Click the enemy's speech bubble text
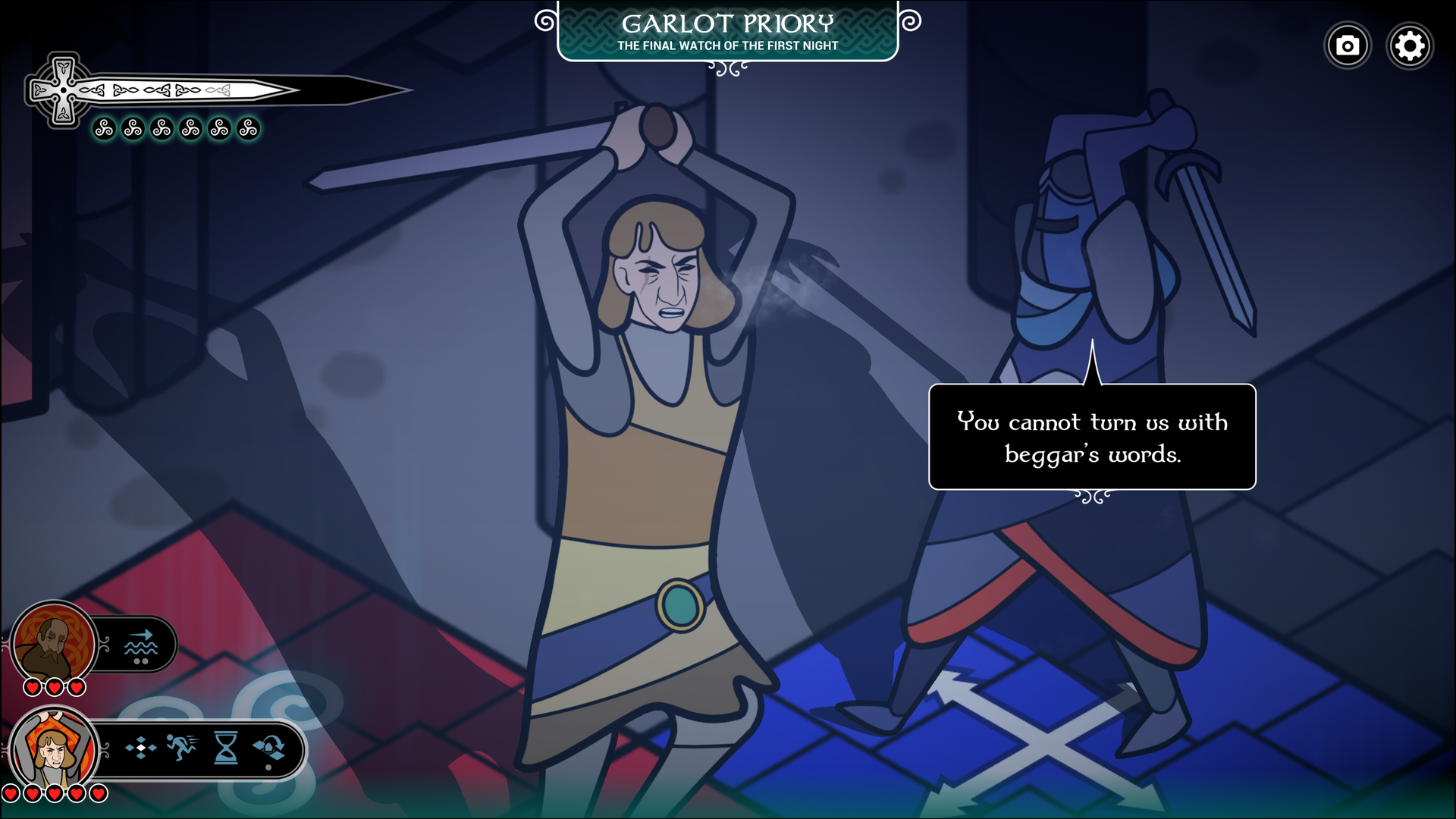 click(1092, 440)
